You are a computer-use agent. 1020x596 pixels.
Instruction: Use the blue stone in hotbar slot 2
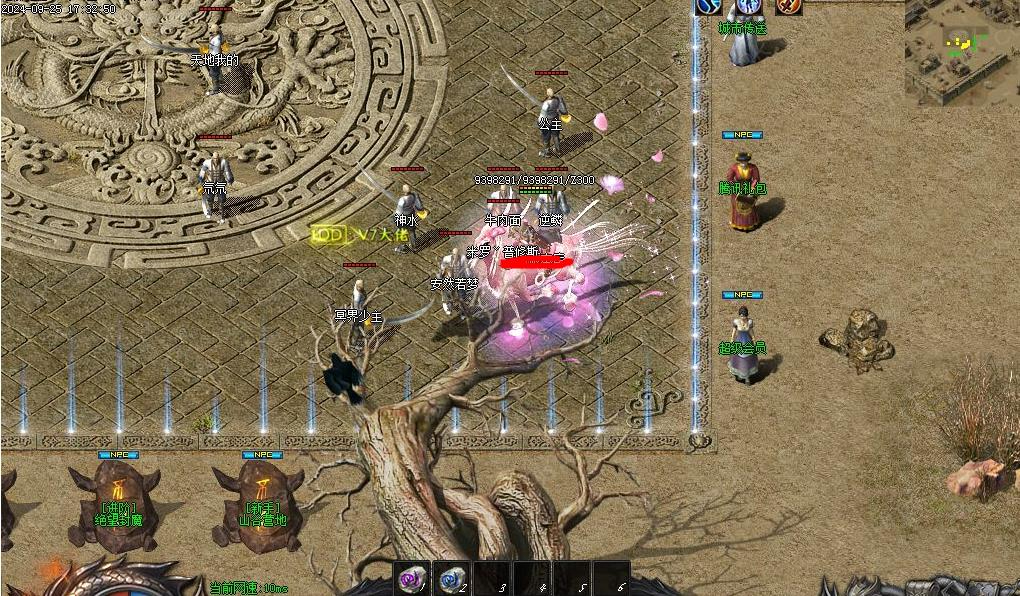click(451, 579)
